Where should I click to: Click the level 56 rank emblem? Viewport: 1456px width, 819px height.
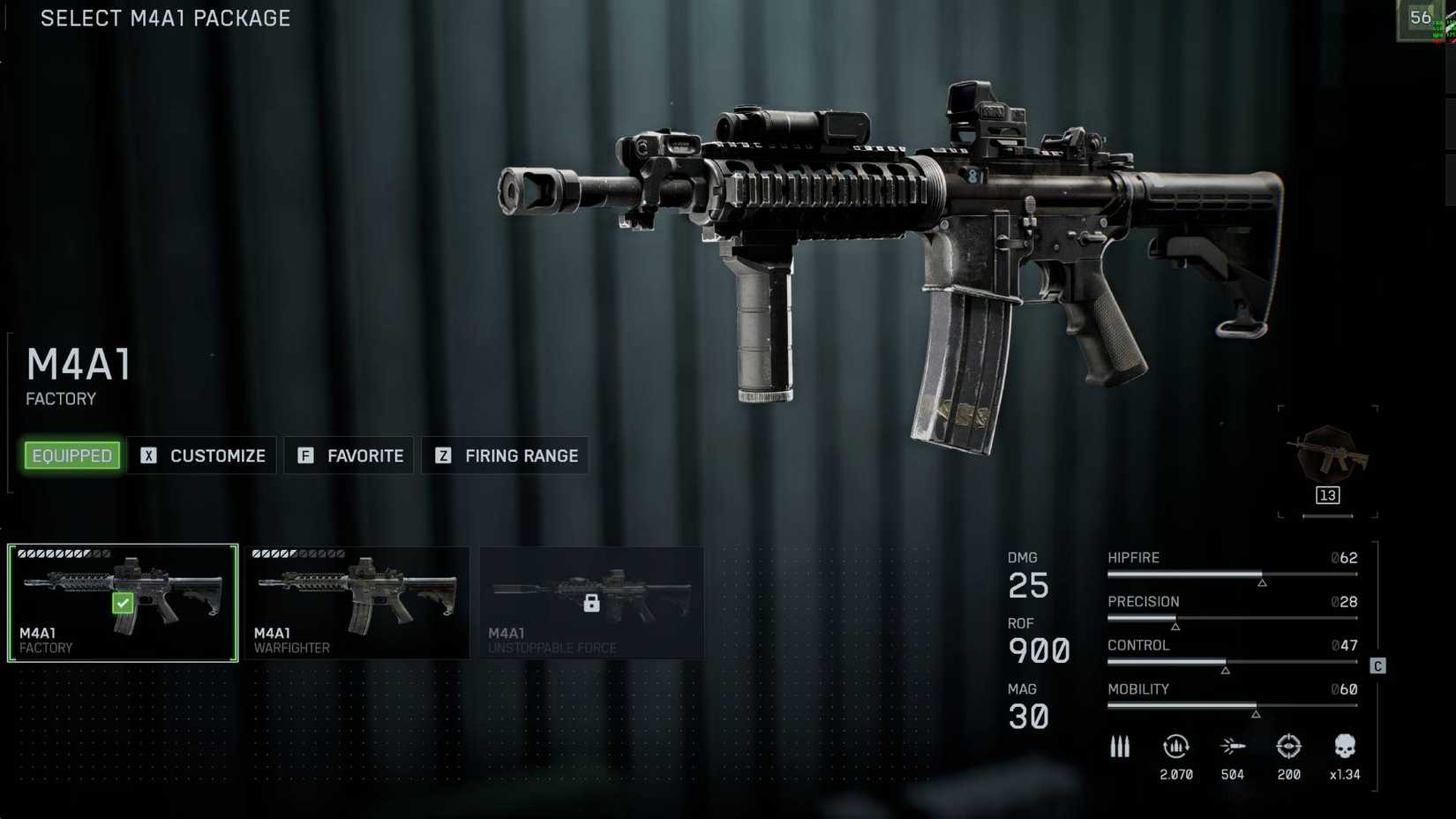1421,18
